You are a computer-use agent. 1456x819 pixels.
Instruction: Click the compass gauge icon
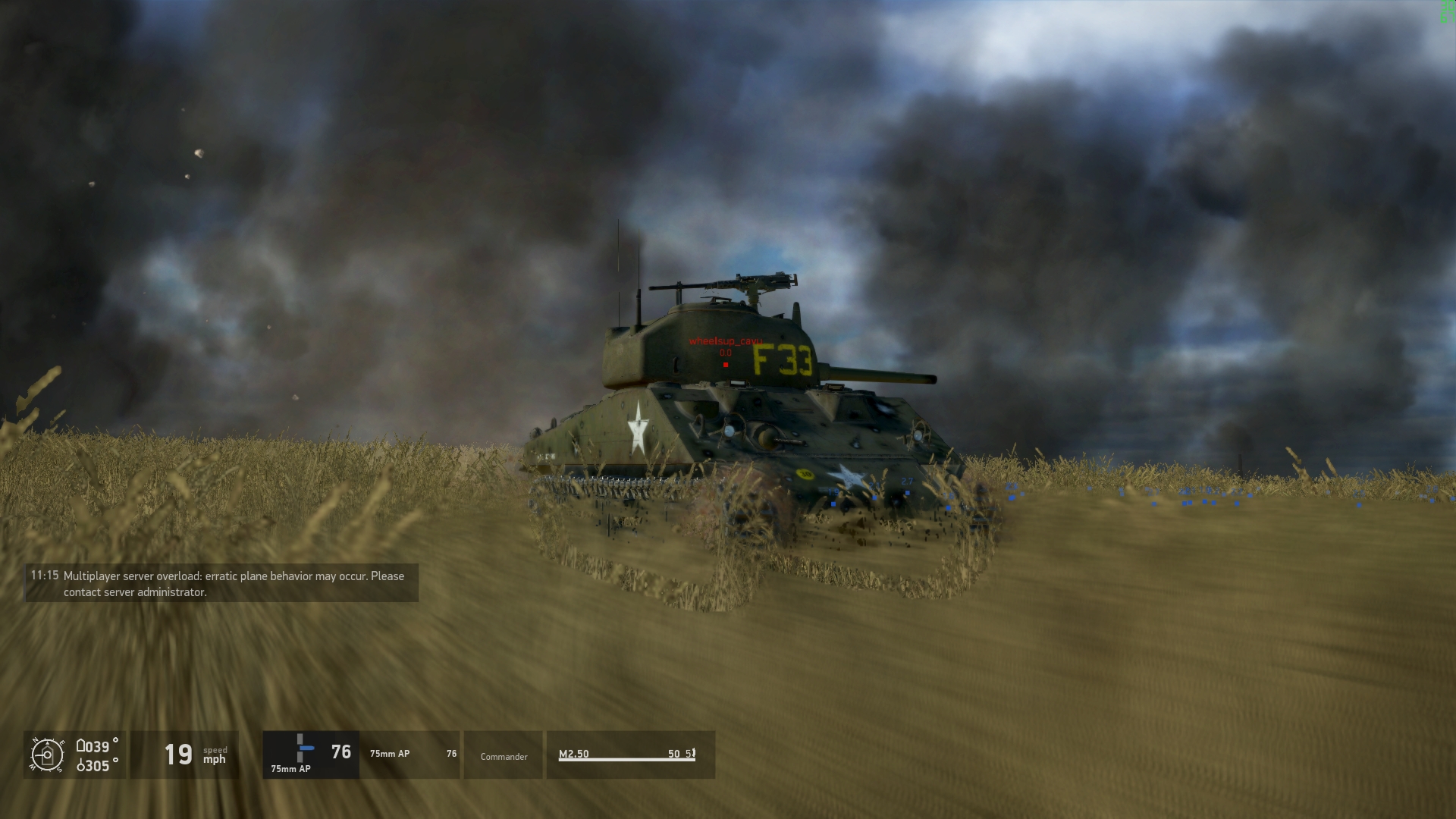[x=49, y=755]
